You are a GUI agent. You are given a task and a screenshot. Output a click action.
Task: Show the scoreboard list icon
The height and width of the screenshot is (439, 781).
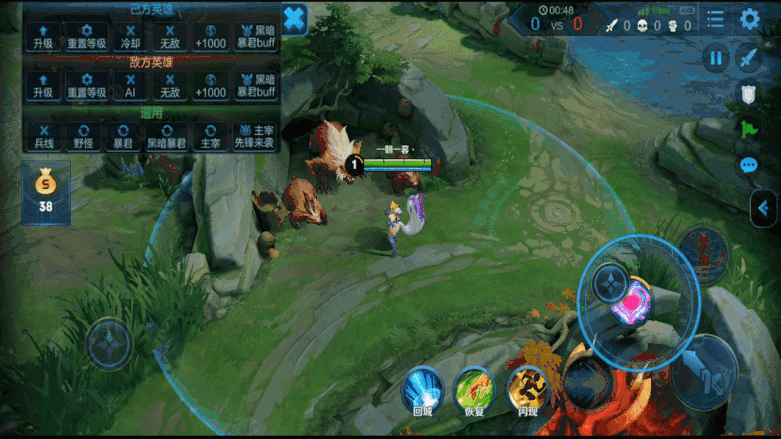(x=715, y=19)
